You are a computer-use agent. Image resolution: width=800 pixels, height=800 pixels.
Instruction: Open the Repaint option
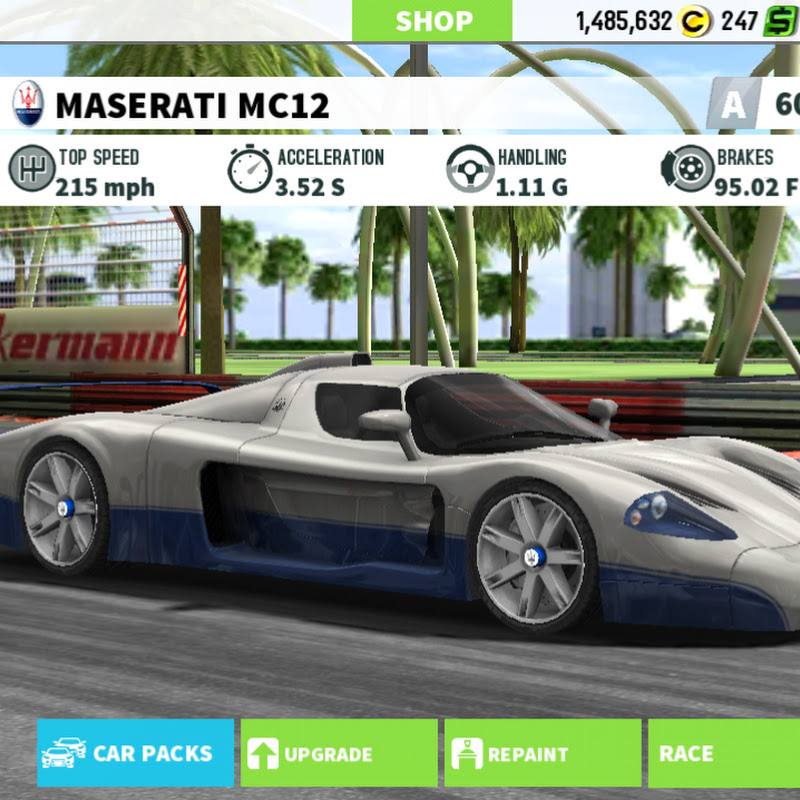point(542,753)
